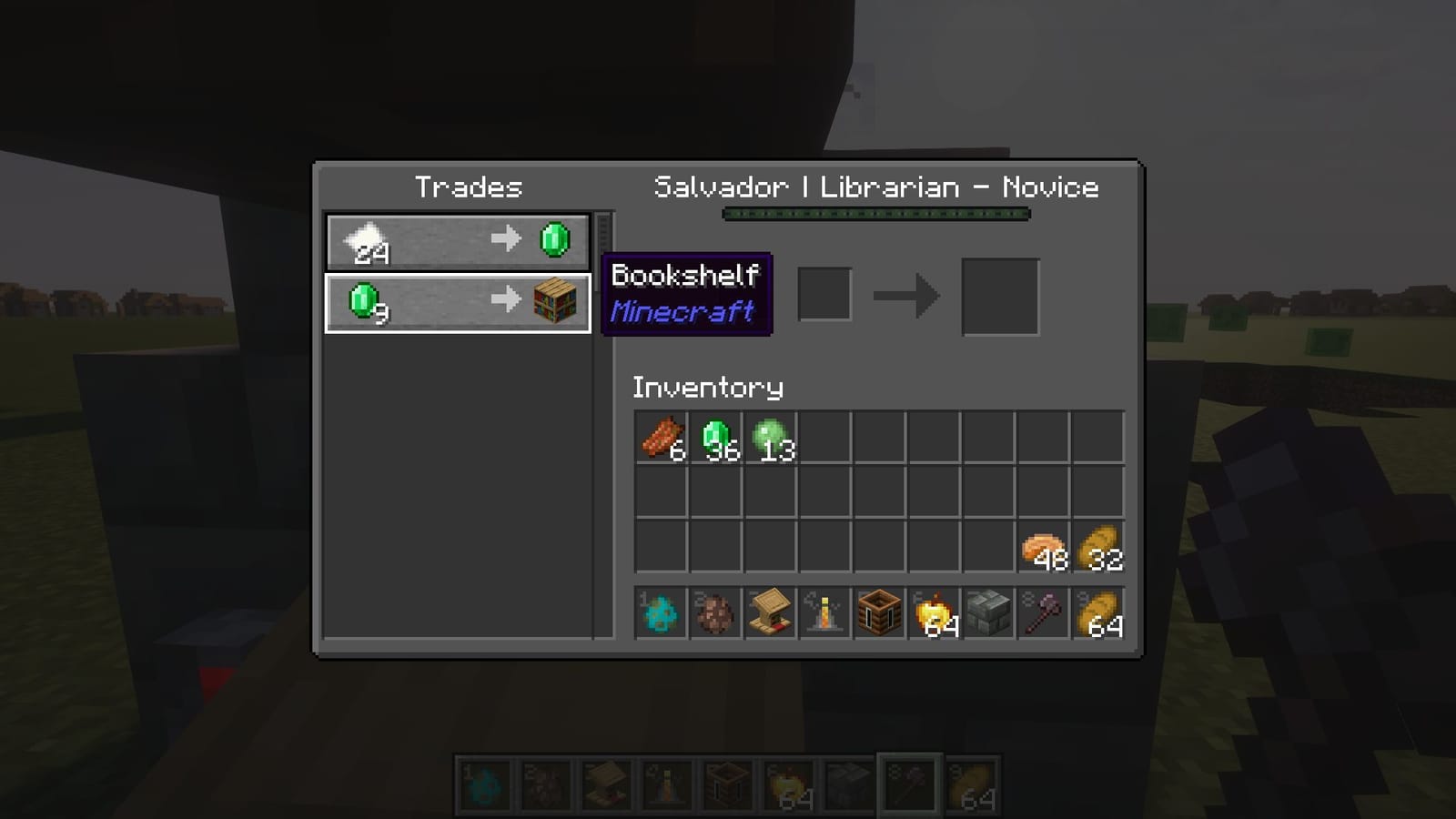Click the spawn egg in hotbar slot 1
1456x819 pixels.
tap(660, 614)
